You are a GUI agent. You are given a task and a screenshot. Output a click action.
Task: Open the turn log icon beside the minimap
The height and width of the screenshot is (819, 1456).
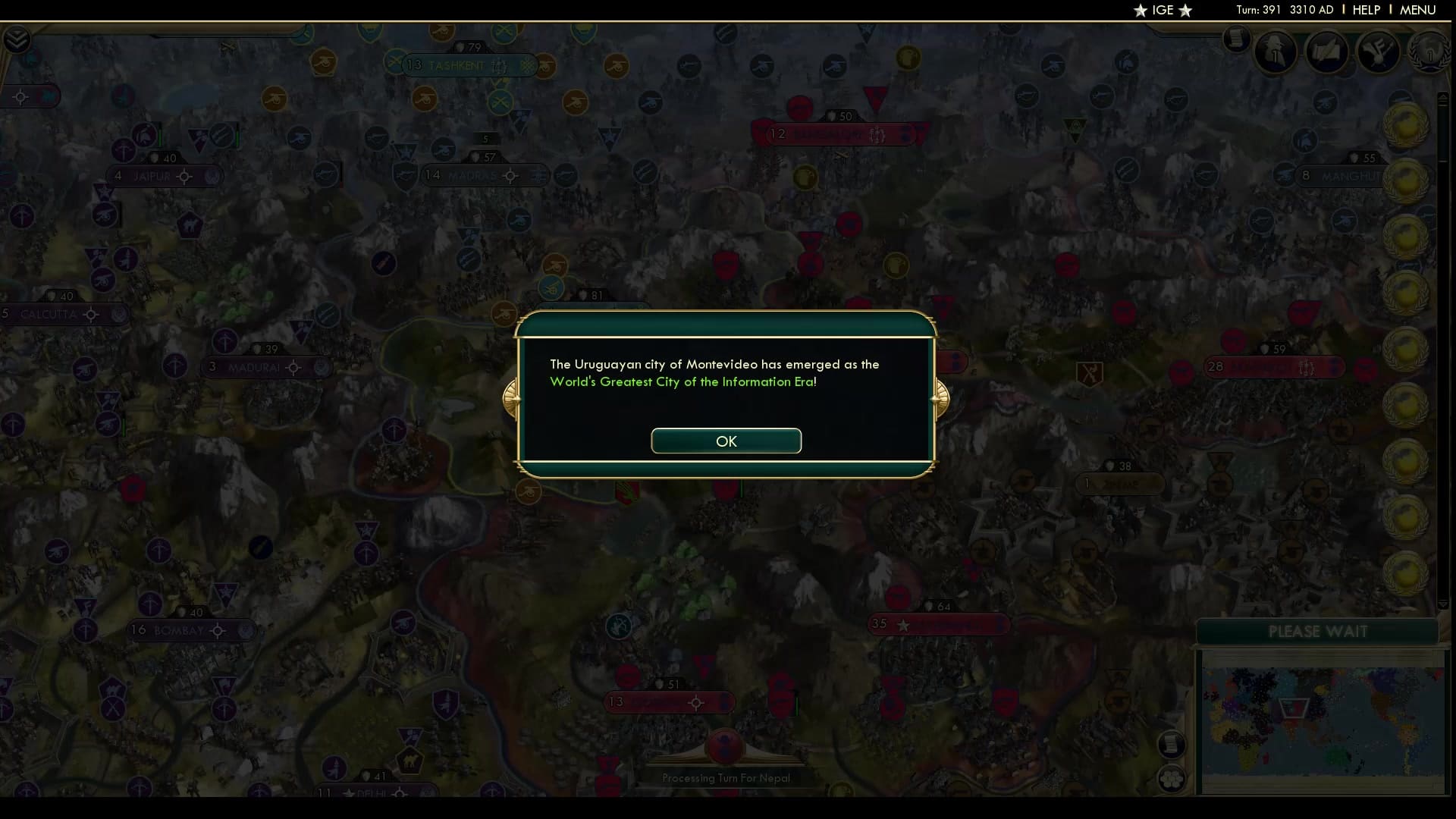(1171, 745)
